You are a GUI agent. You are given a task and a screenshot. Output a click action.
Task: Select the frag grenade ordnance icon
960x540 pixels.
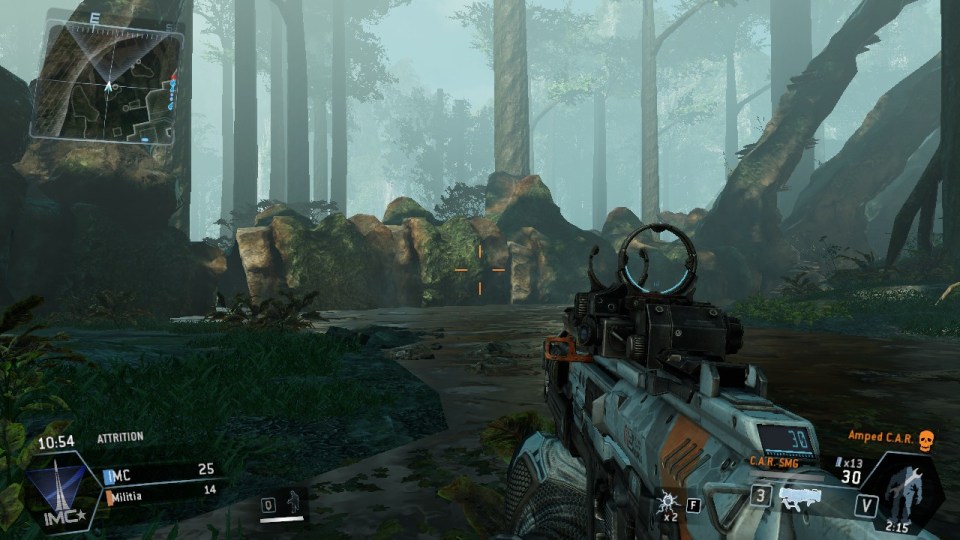click(667, 500)
